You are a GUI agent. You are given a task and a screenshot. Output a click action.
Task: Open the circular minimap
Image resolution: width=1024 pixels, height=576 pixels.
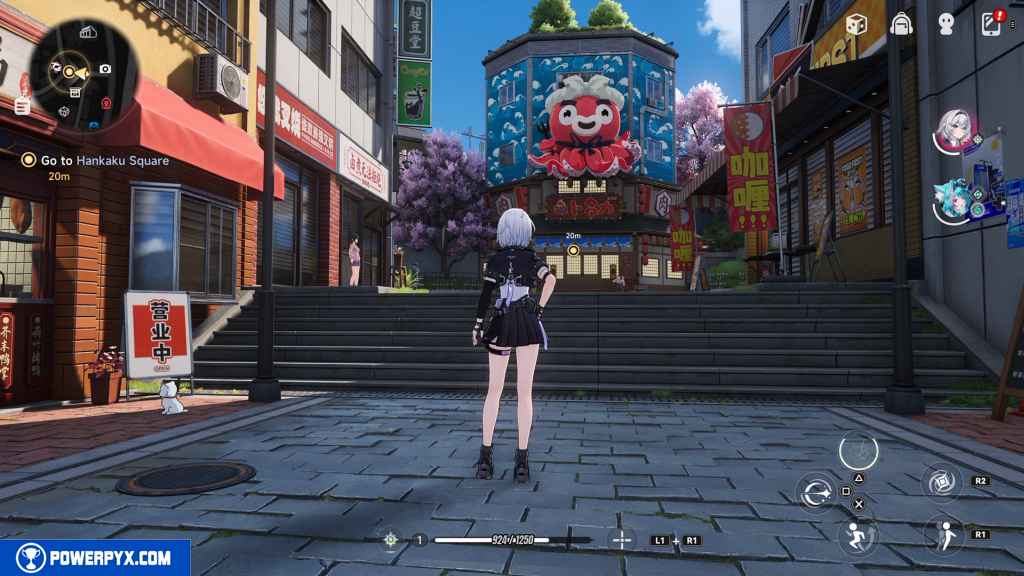pyautogui.click(x=75, y=70)
